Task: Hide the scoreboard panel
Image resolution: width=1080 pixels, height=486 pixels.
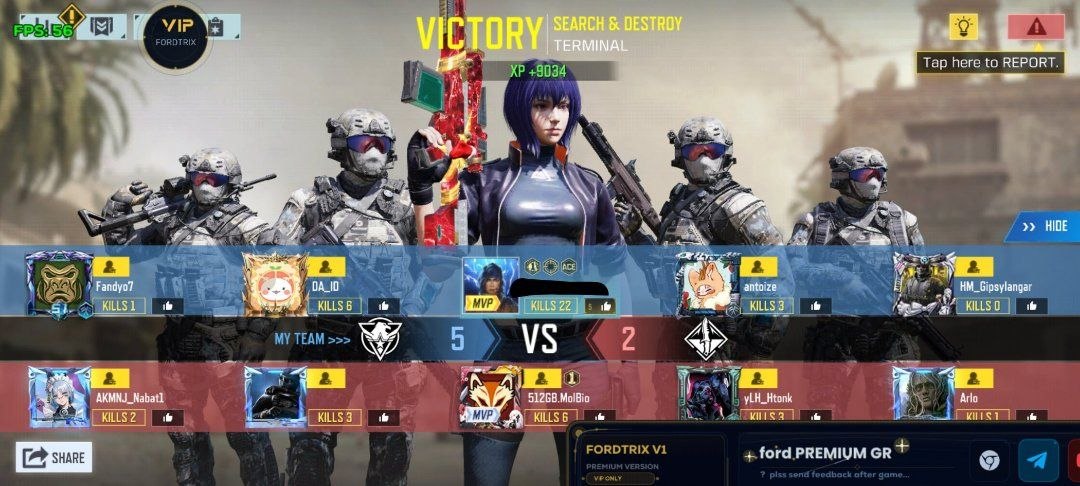Action: tap(1043, 226)
